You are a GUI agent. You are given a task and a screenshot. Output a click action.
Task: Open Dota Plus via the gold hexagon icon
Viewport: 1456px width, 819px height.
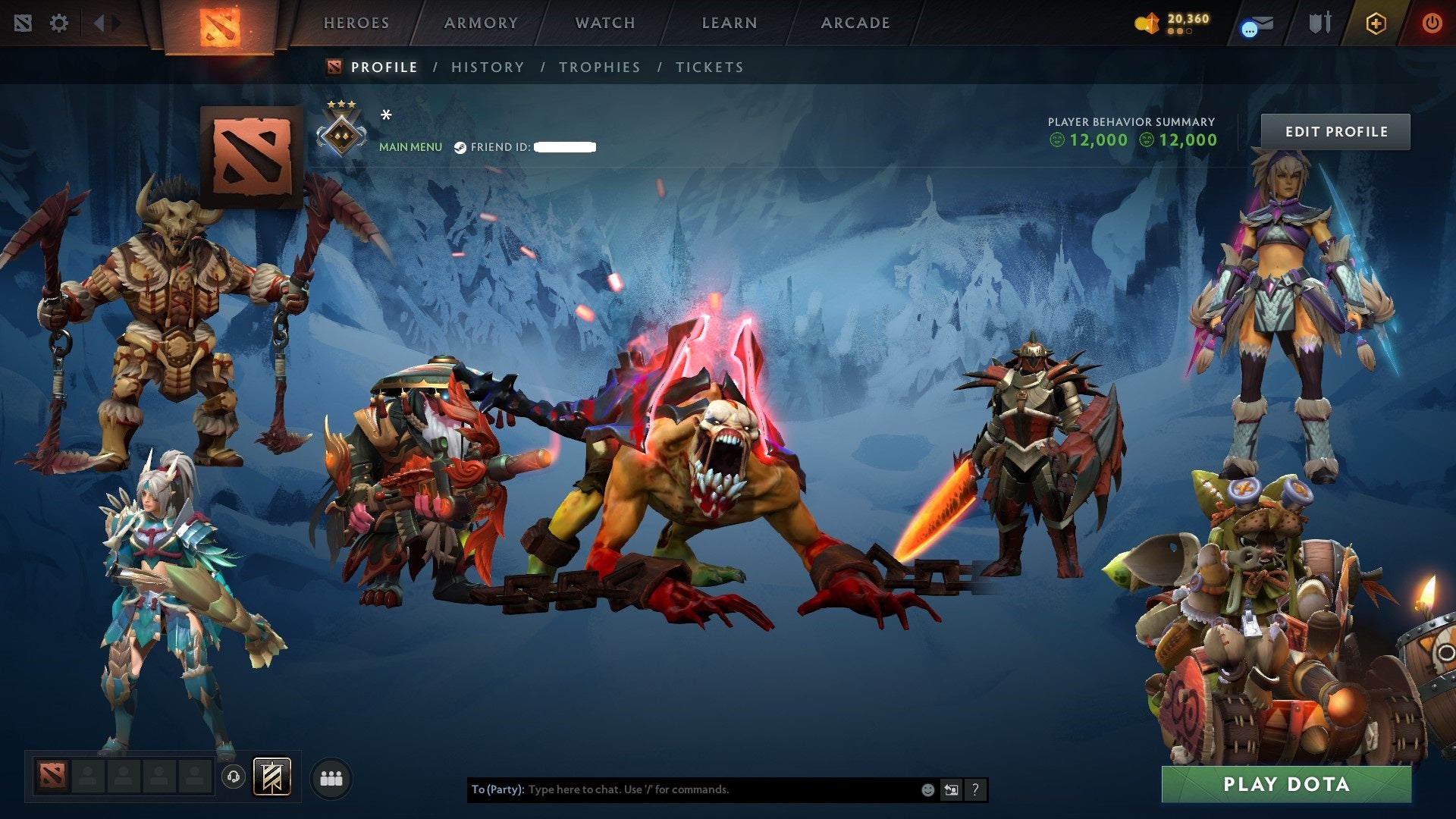coord(1376,24)
